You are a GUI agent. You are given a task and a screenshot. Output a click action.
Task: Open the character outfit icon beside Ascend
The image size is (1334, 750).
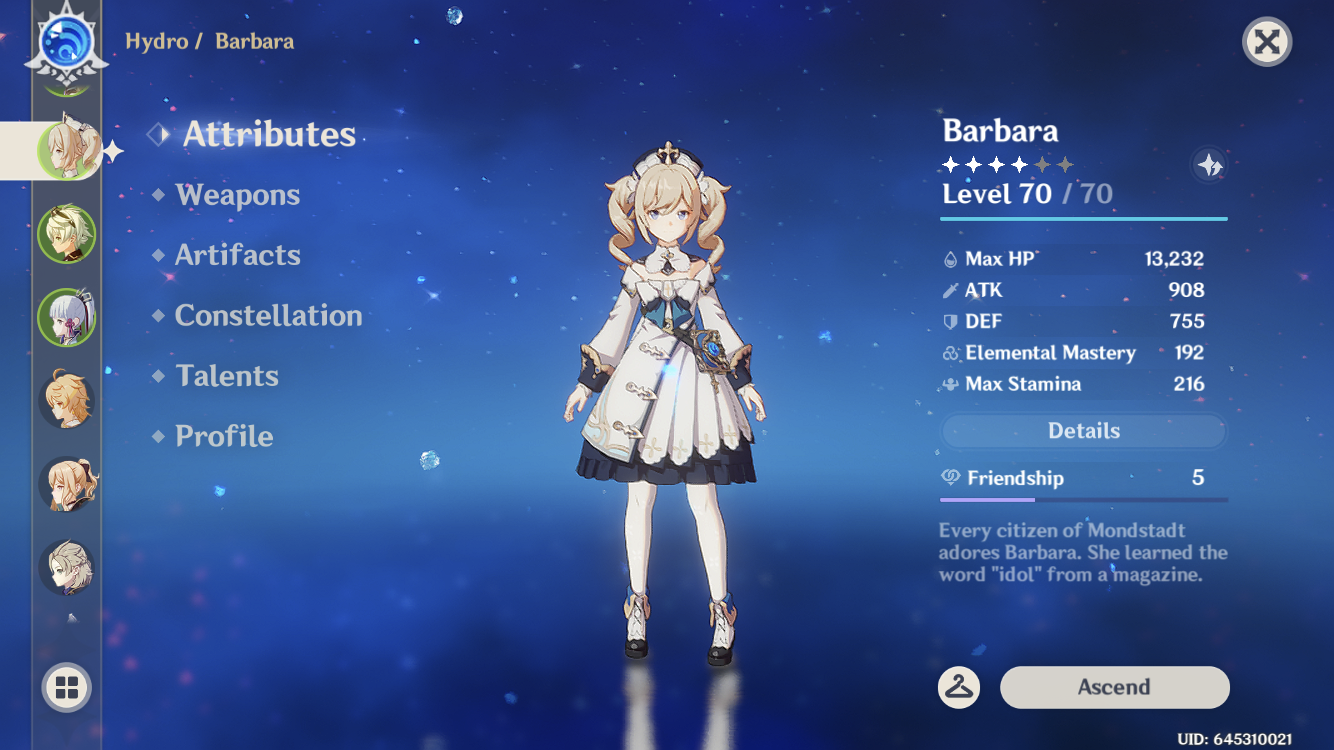(960, 687)
